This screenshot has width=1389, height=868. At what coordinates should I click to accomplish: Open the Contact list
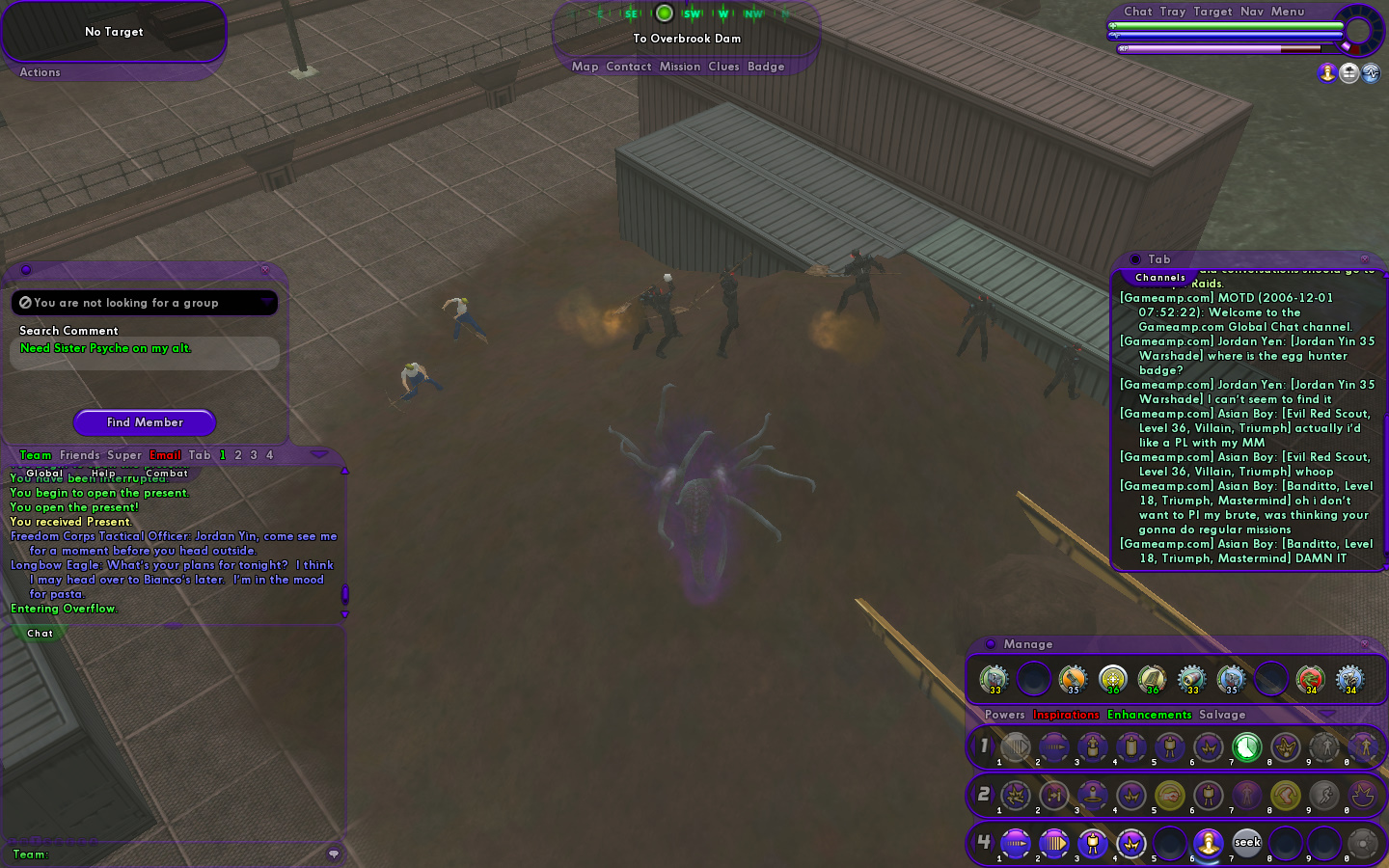point(629,67)
